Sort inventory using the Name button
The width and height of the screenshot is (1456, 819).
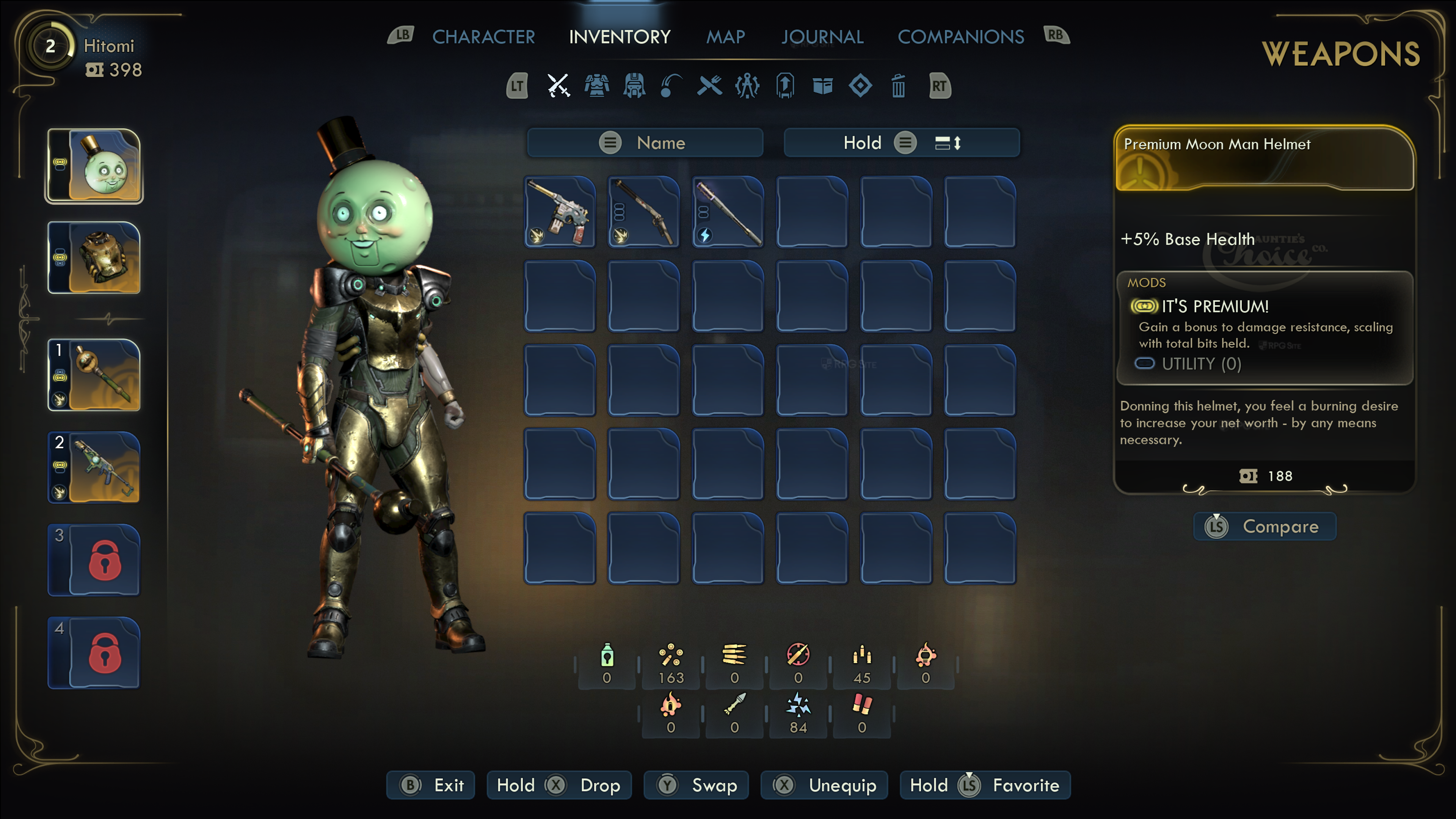645,143
